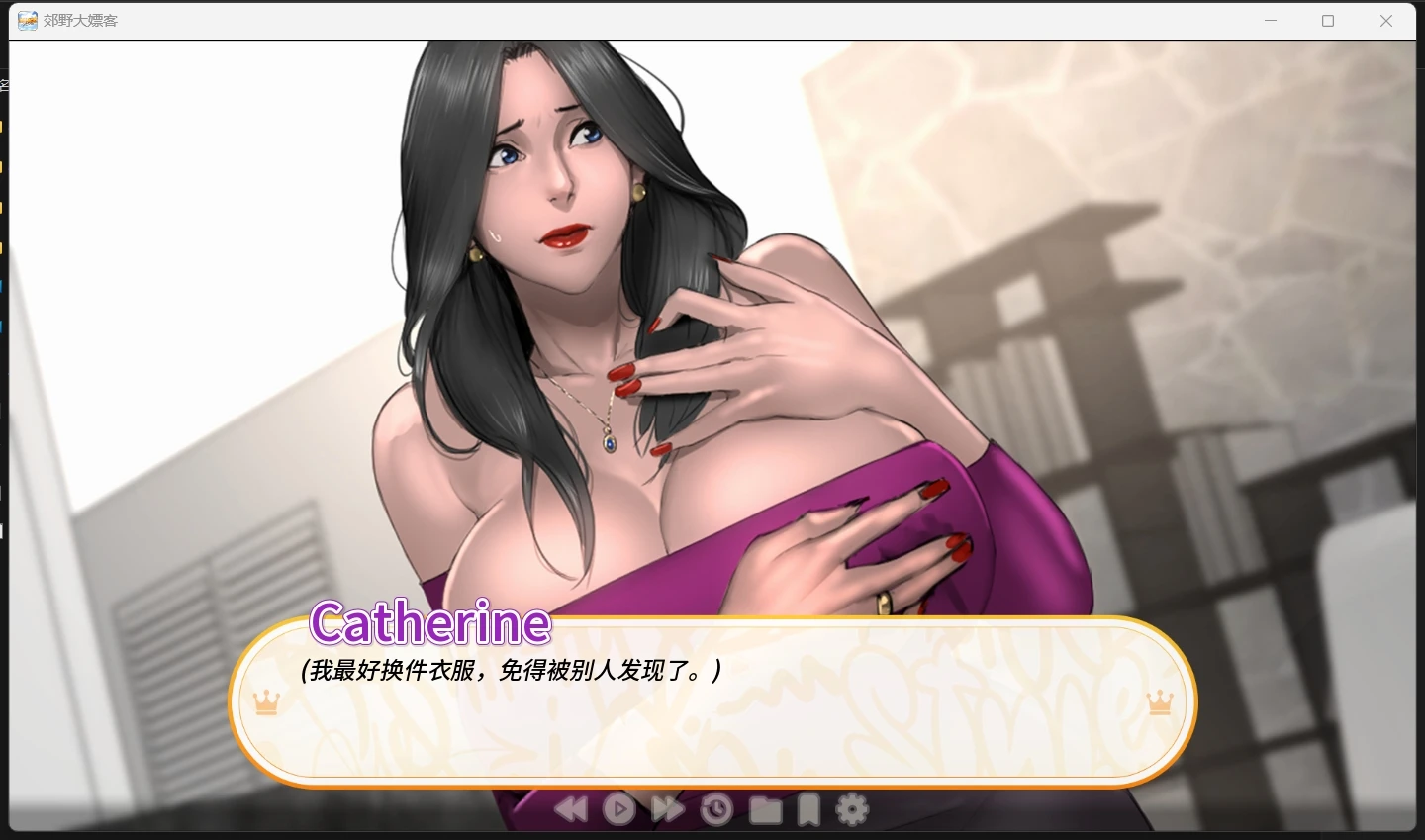Viewport: 1425px width, 840px height.
Task: Select the bookmark icon
Action: tap(807, 808)
